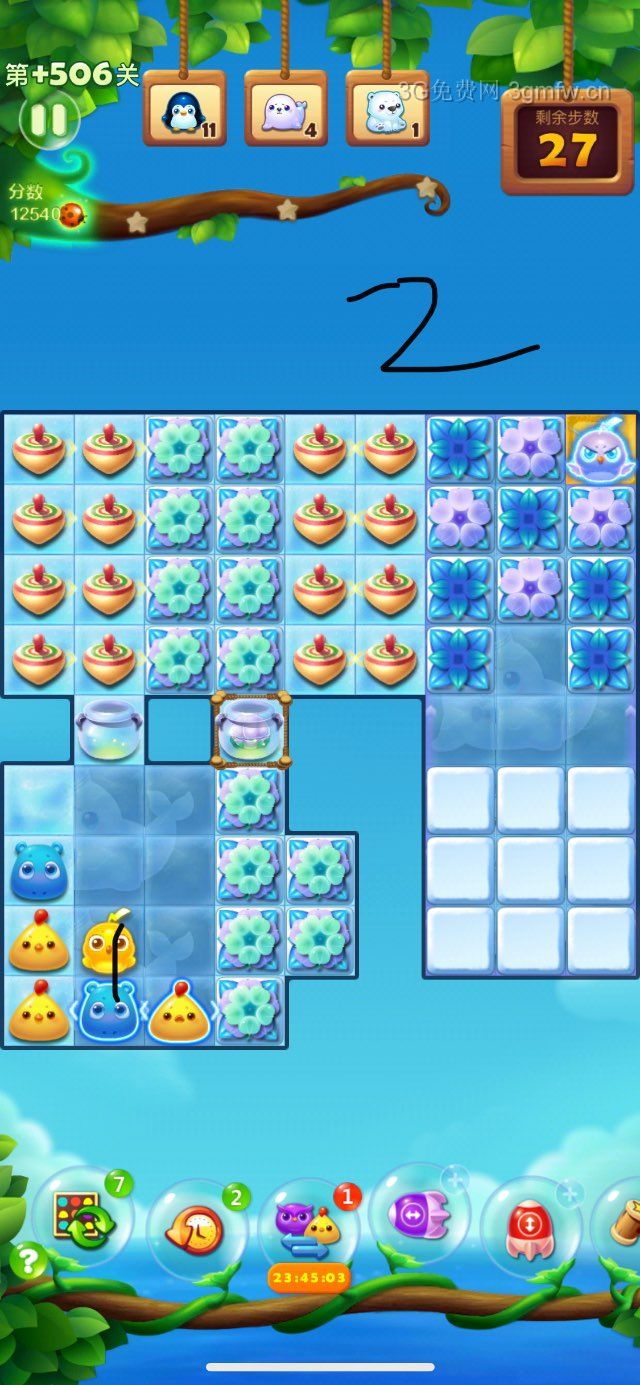Tap the polar bear goal sign
Image resolution: width=640 pixels, height=1385 pixels.
[x=387, y=109]
